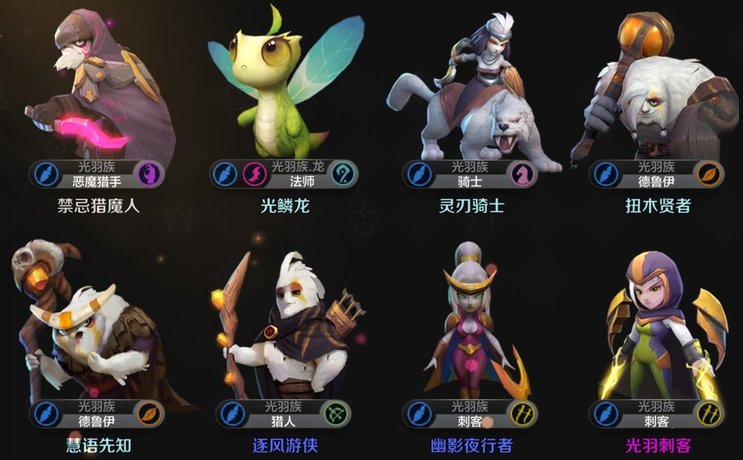Select the 逐风游侠 archer card

coord(283,320)
